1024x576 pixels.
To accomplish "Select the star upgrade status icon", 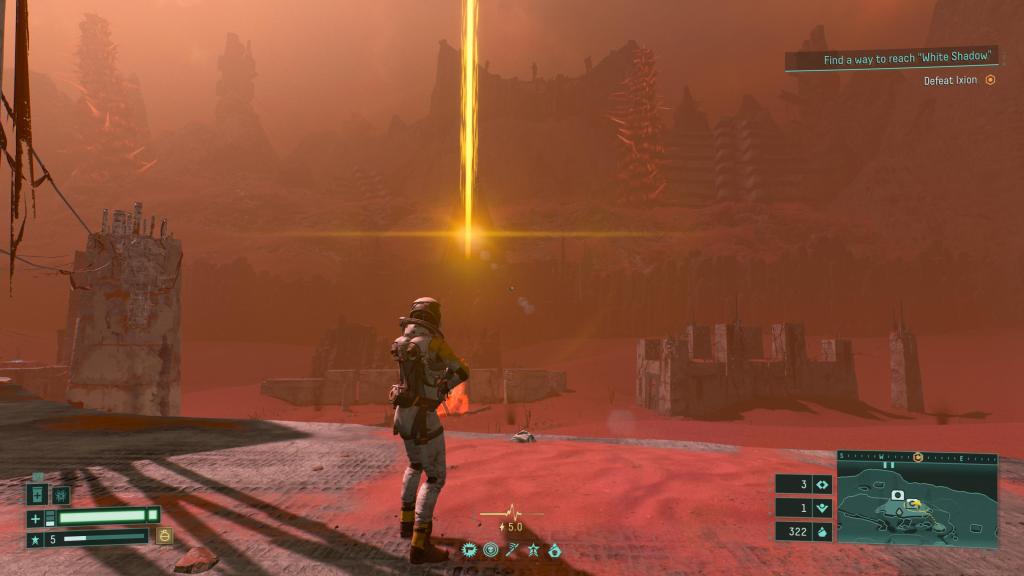I will (533, 549).
